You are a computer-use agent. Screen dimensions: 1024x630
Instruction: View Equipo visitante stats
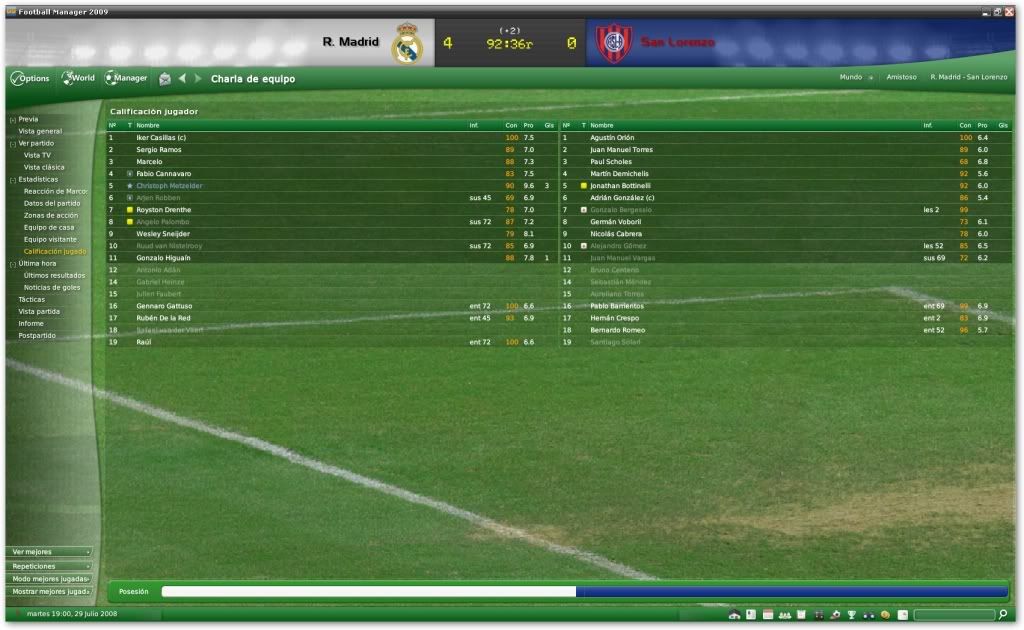click(x=52, y=239)
